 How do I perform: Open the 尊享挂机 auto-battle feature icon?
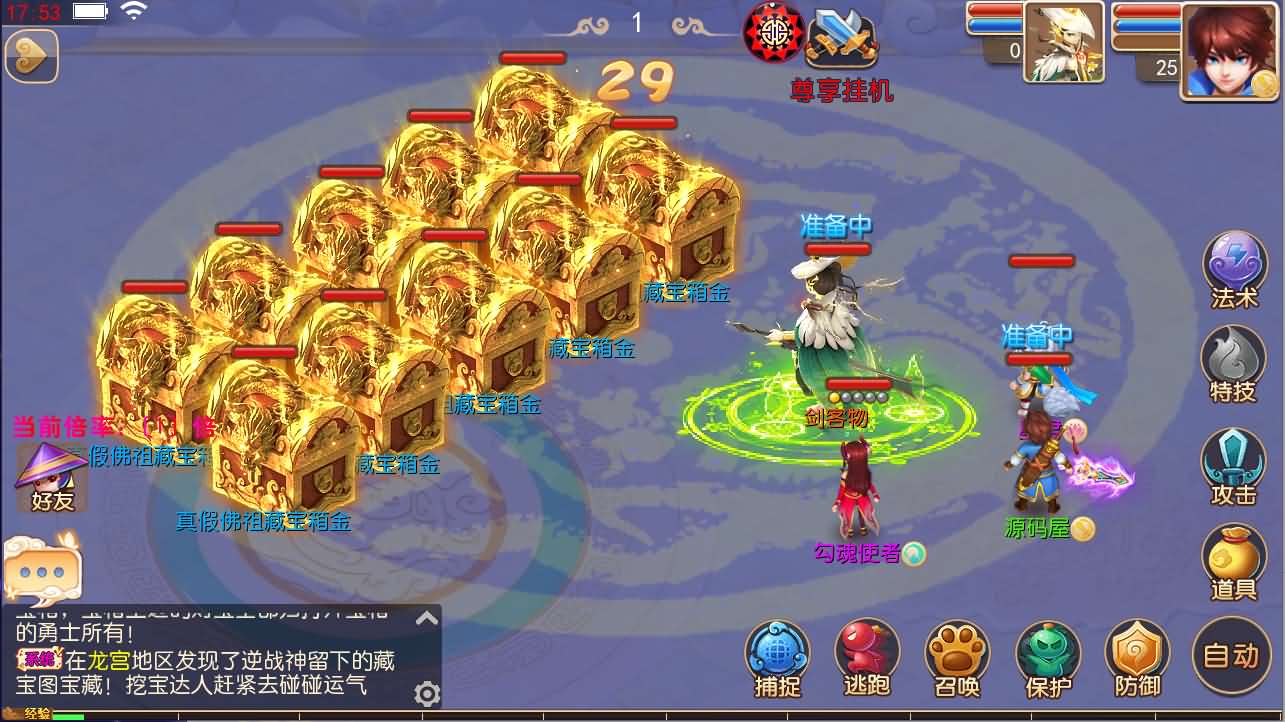pyautogui.click(x=841, y=40)
